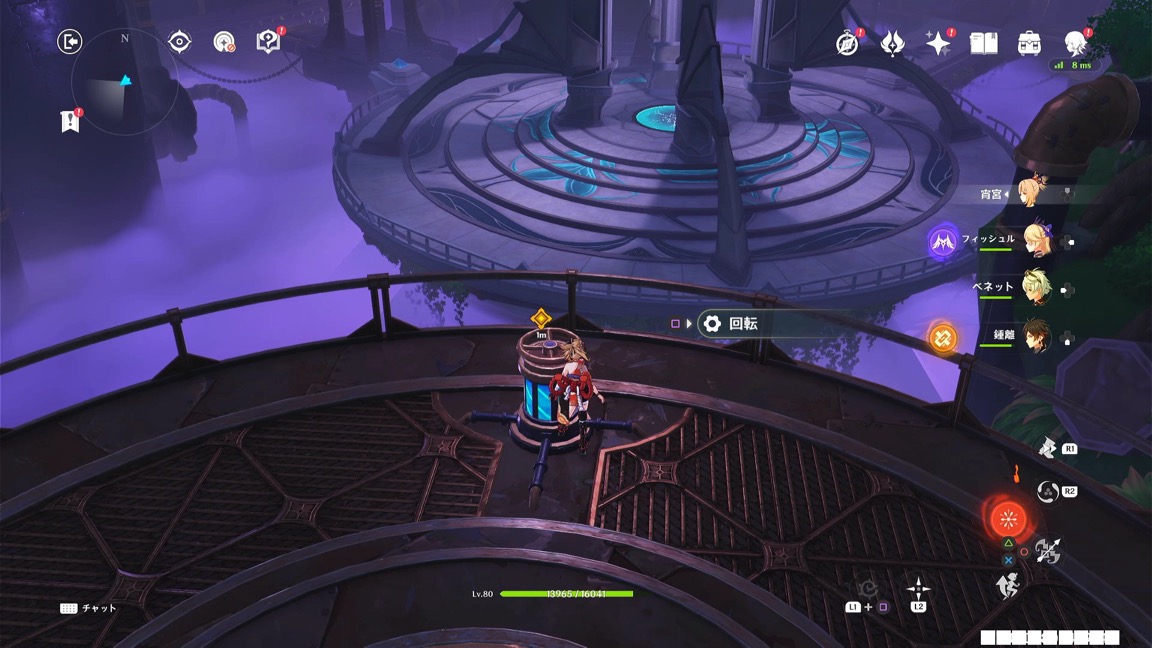The width and height of the screenshot is (1152, 648).
Task: Open the open-book handbook icon
Action: pos(984,43)
